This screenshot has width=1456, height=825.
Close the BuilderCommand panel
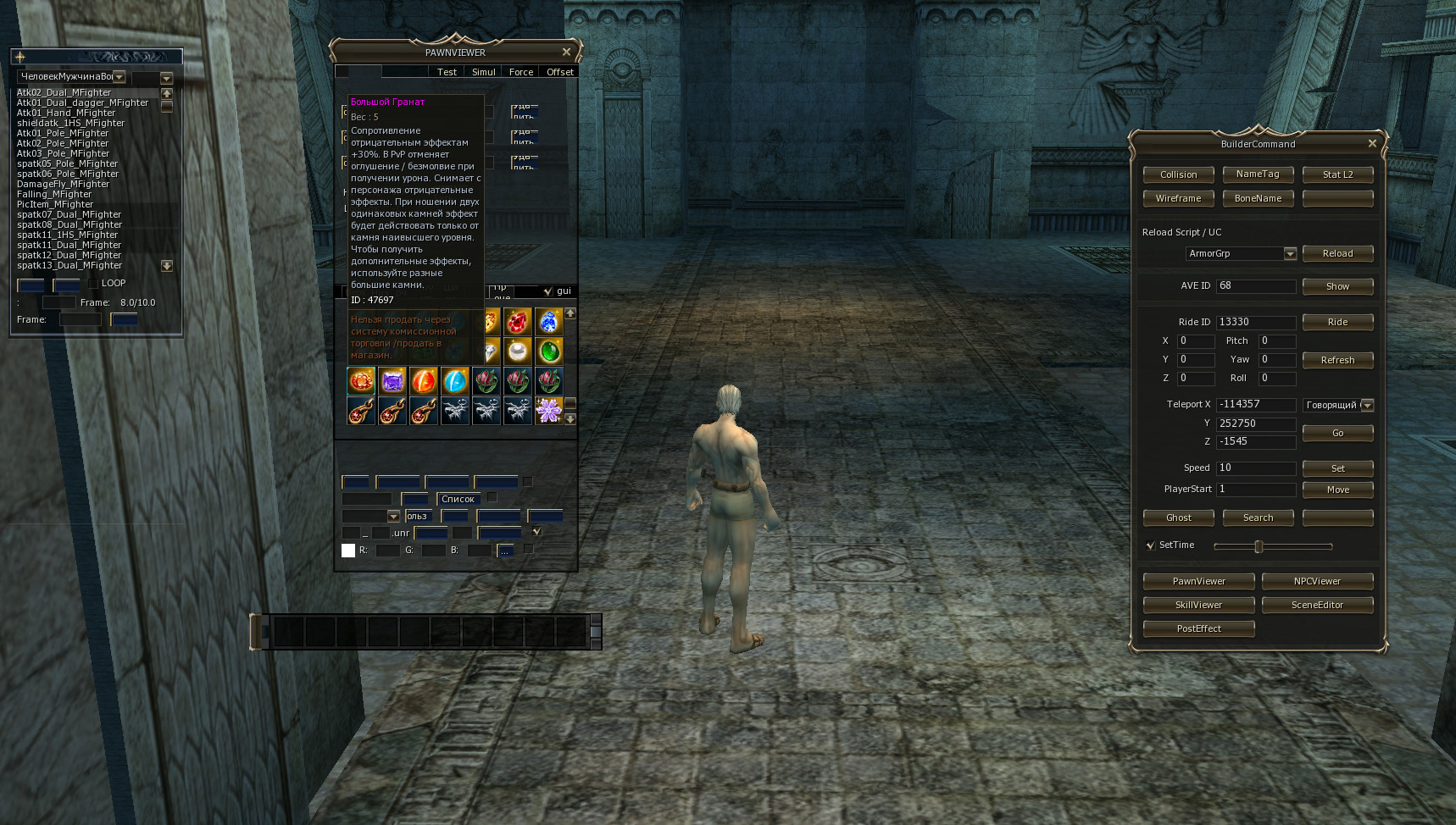coord(1372,144)
